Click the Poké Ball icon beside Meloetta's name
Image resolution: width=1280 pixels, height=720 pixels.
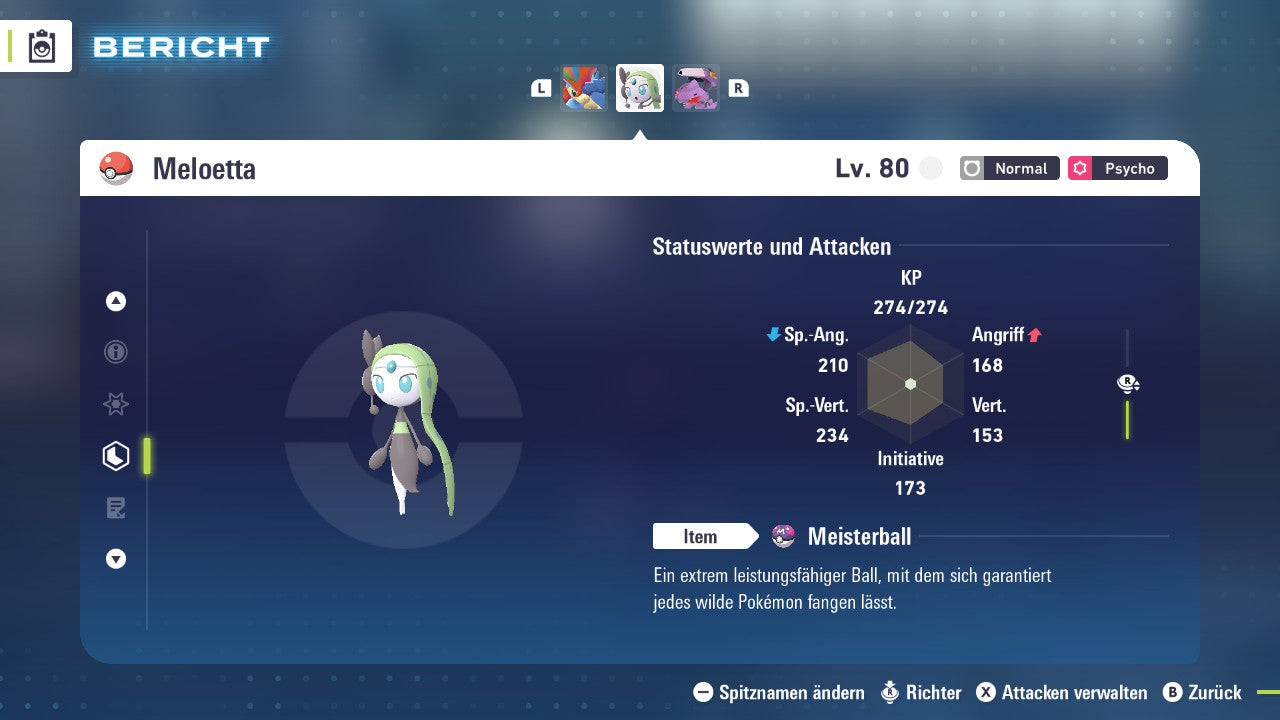click(x=114, y=168)
